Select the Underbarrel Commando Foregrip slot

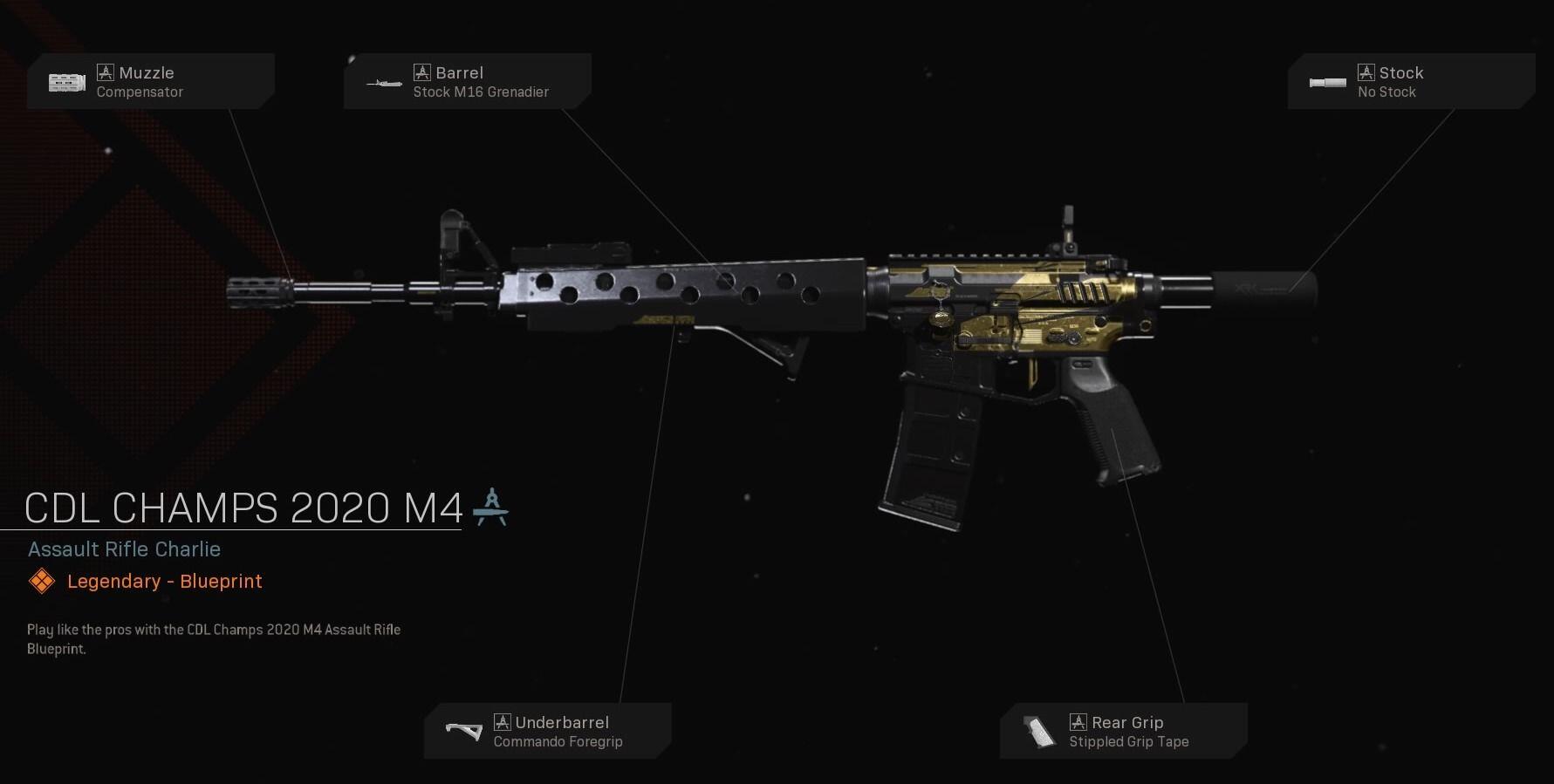click(547, 731)
